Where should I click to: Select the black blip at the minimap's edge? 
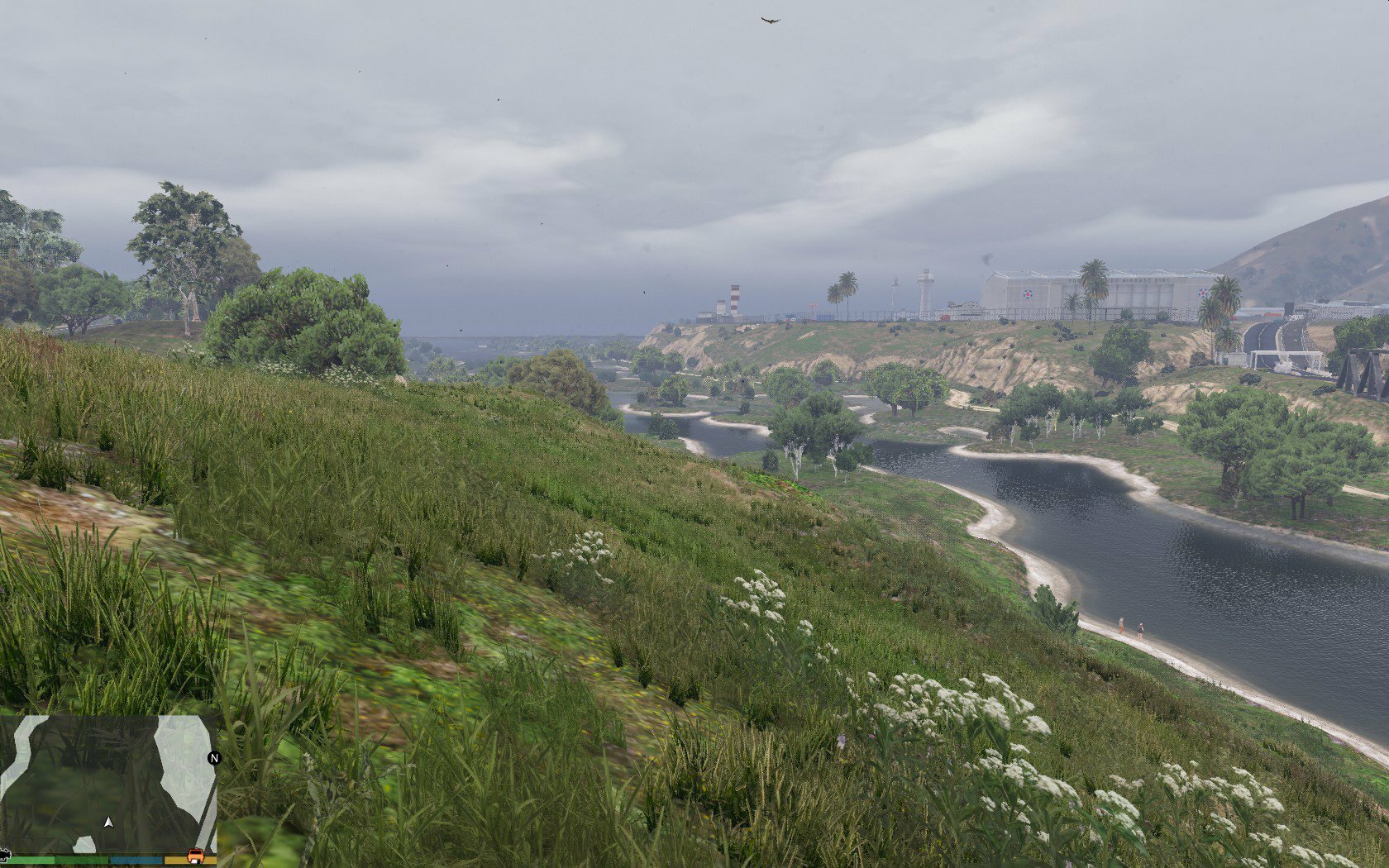click(x=4, y=853)
